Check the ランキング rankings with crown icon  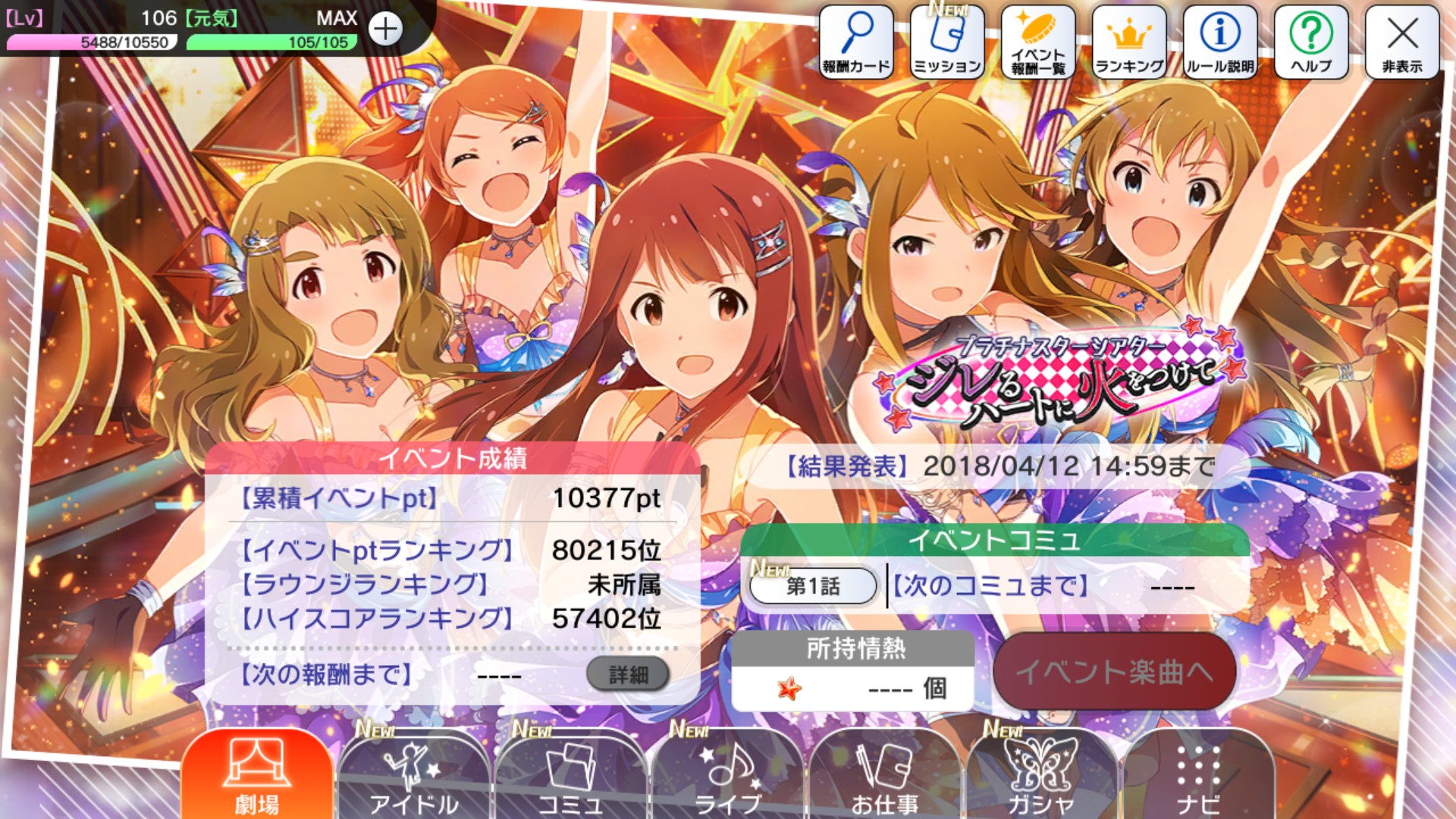click(1129, 38)
